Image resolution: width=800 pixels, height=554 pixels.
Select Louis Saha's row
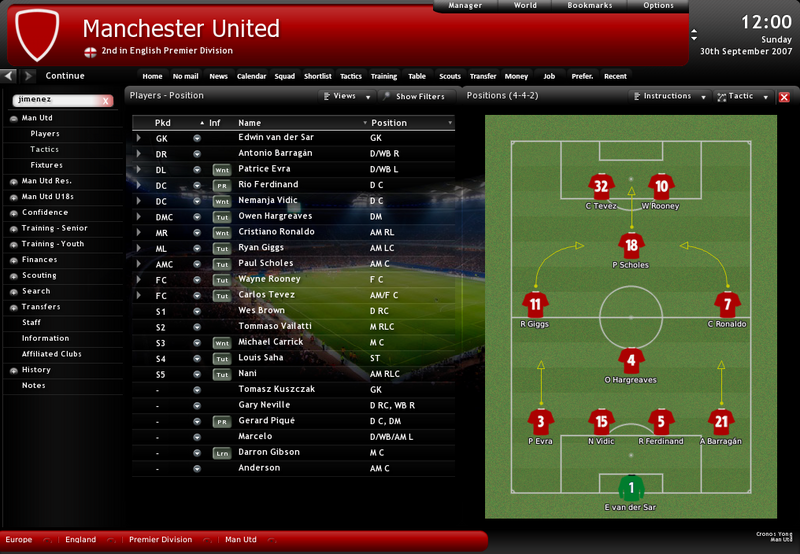click(260, 358)
